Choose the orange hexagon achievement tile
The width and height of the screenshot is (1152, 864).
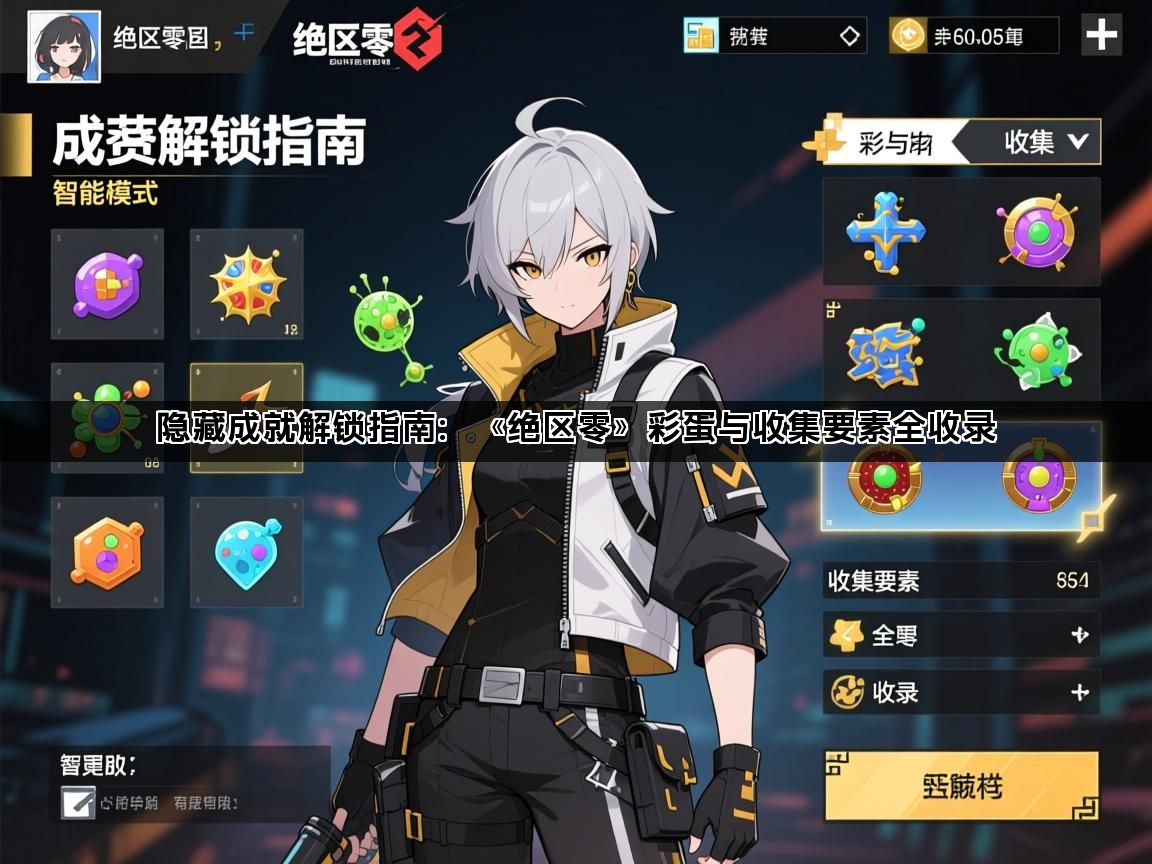pos(107,552)
